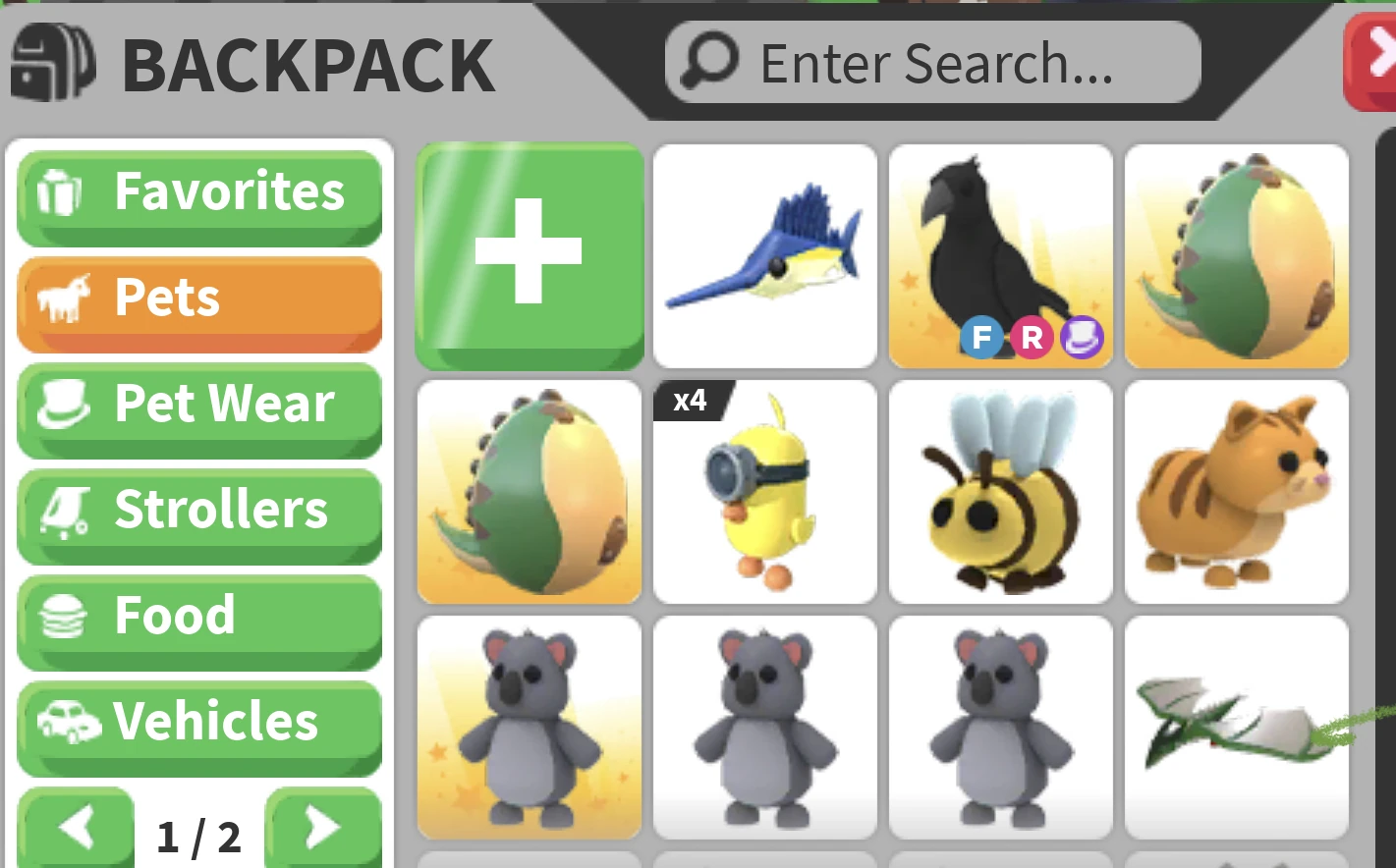This screenshot has width=1396, height=868.
Task: Select the Swordfish pet thumbnail
Action: (x=764, y=256)
